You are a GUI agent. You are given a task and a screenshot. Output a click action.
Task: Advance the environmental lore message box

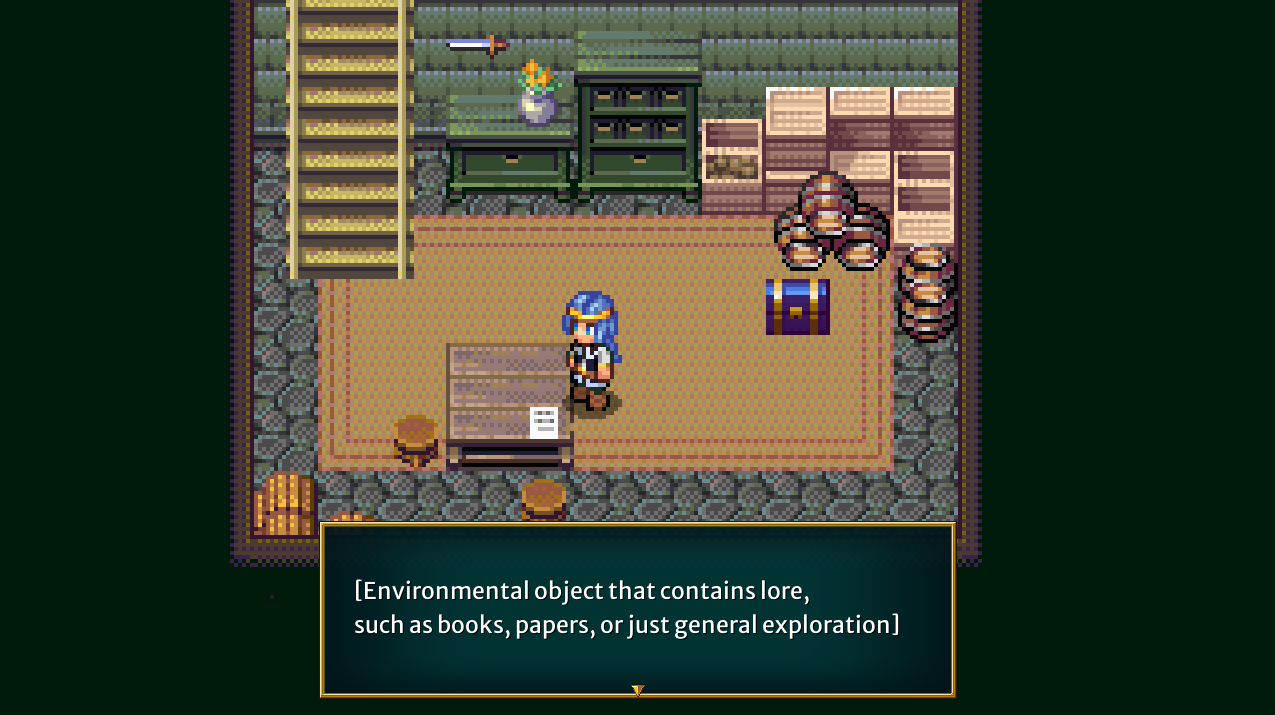(637, 608)
